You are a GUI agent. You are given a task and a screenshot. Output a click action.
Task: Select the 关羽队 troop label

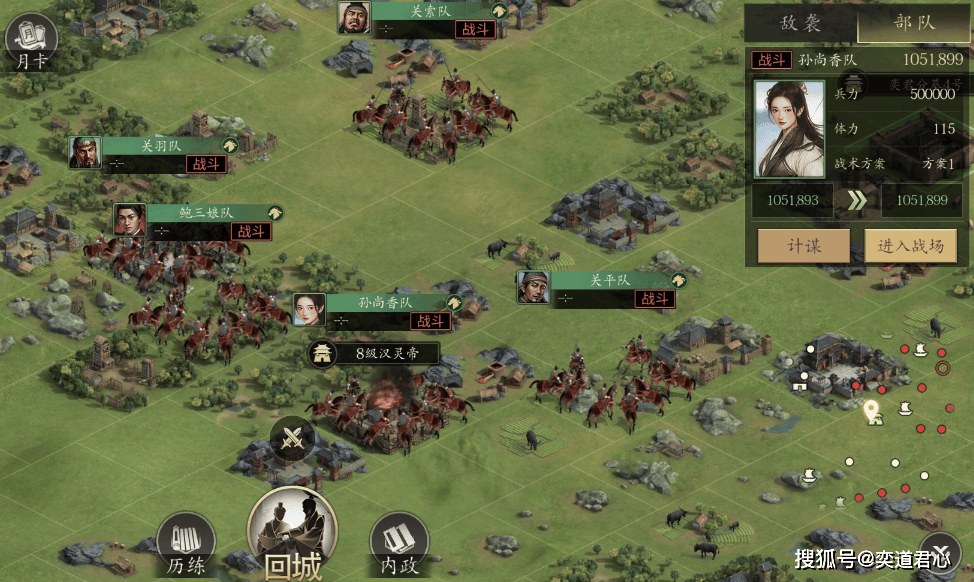pos(165,146)
